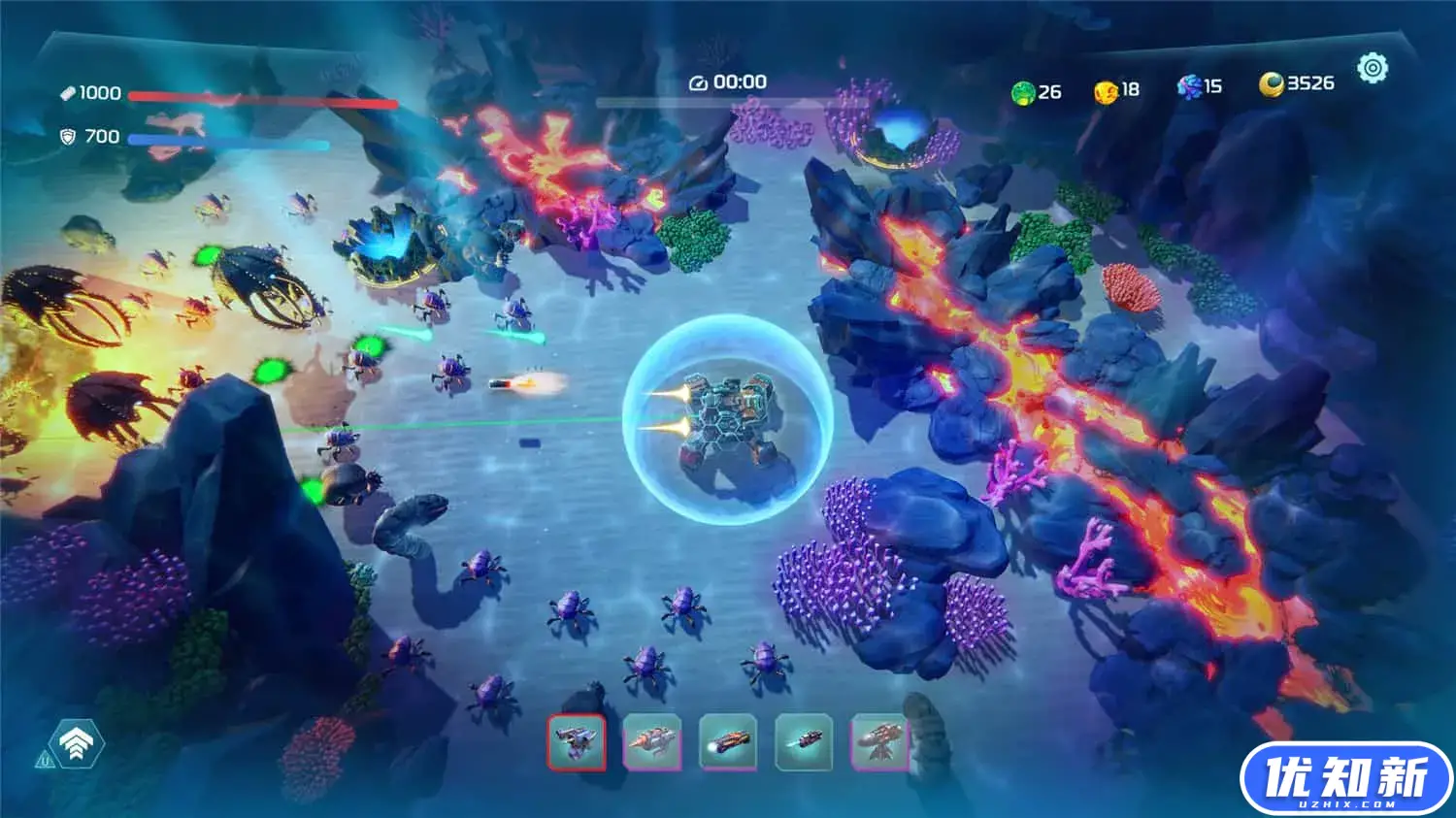Screen dimensions: 1456x818
Task: Open the upgrade panel in bottom-left corner
Action: [x=76, y=741]
